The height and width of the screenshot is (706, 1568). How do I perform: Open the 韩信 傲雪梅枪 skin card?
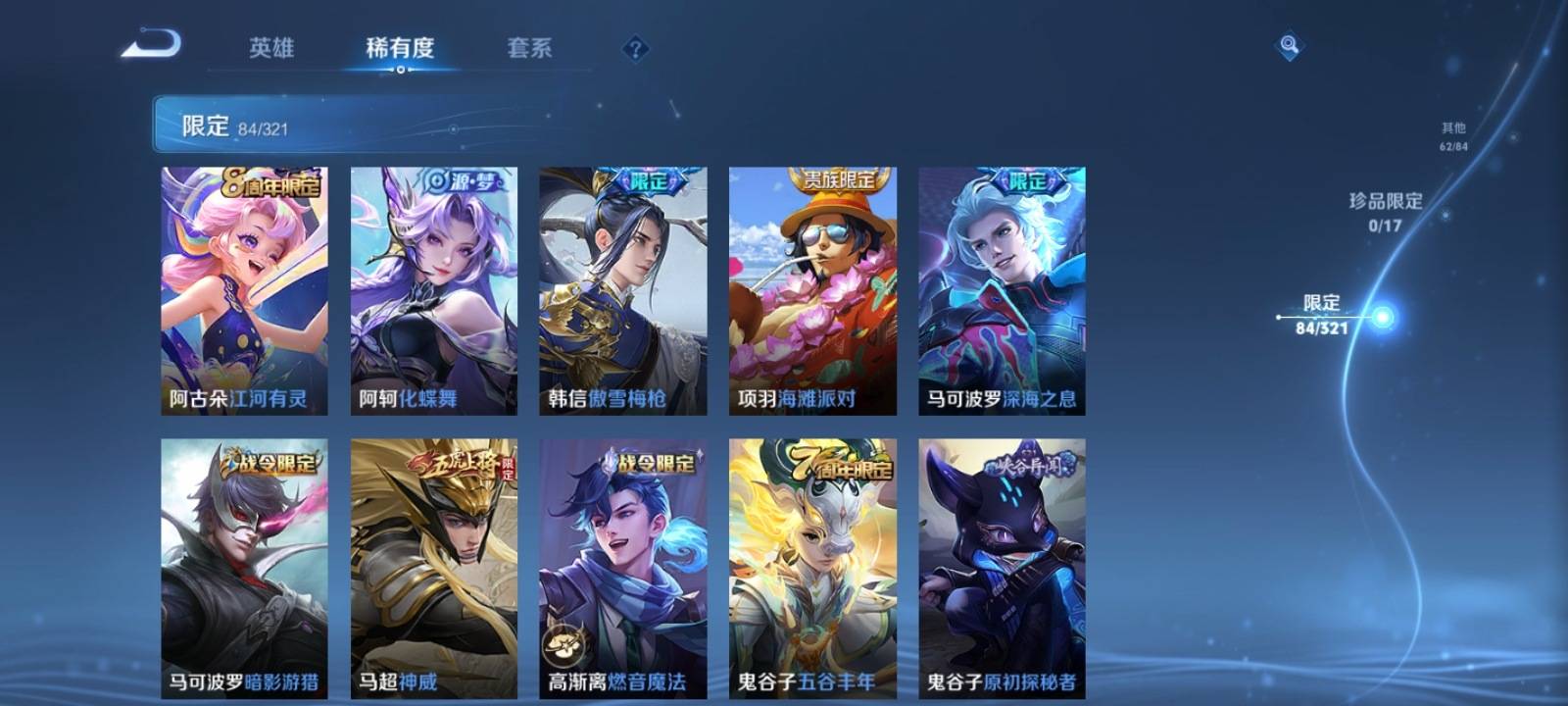(623, 290)
